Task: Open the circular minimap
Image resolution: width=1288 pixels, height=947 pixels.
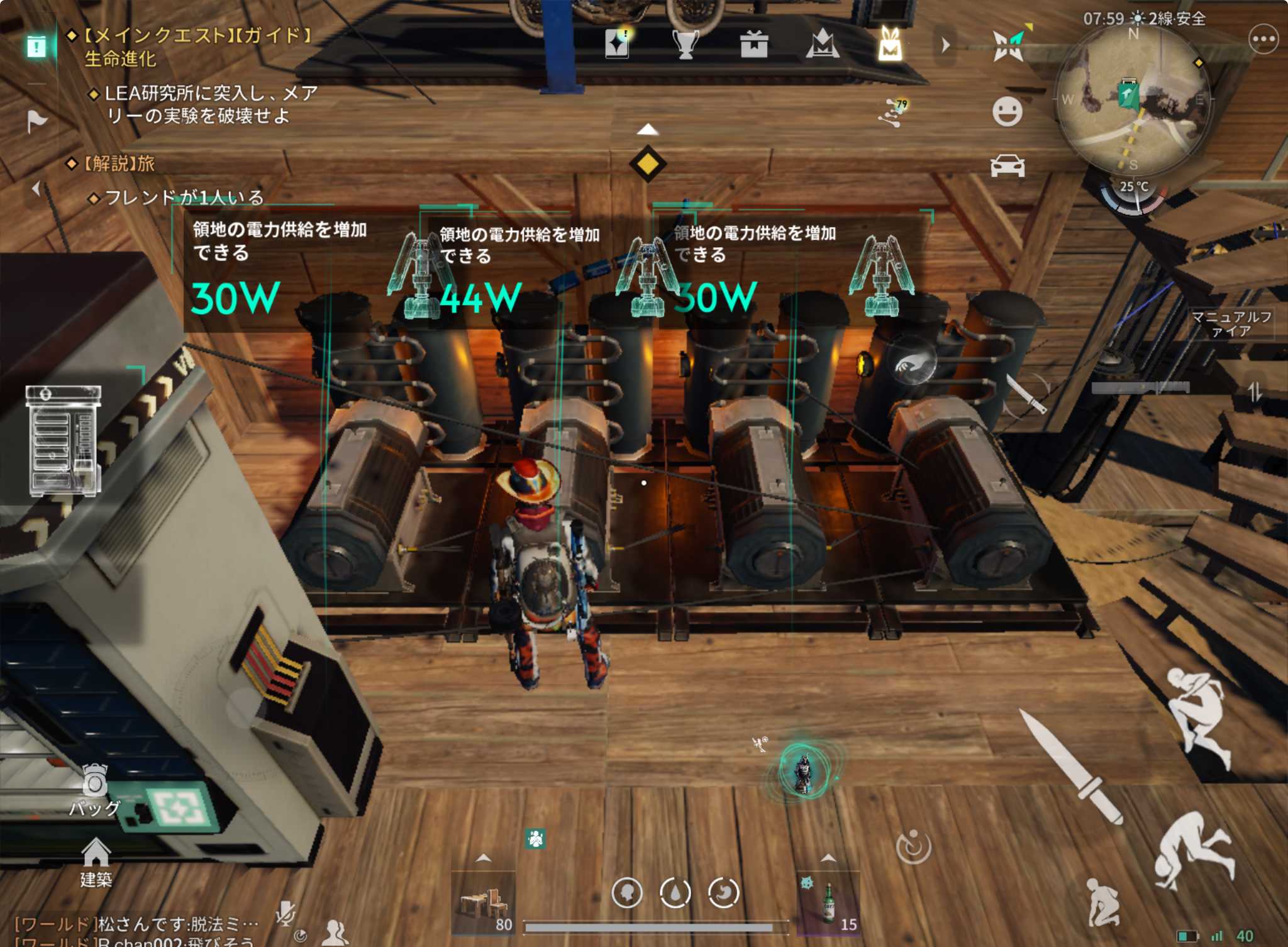Action: [x=1133, y=101]
